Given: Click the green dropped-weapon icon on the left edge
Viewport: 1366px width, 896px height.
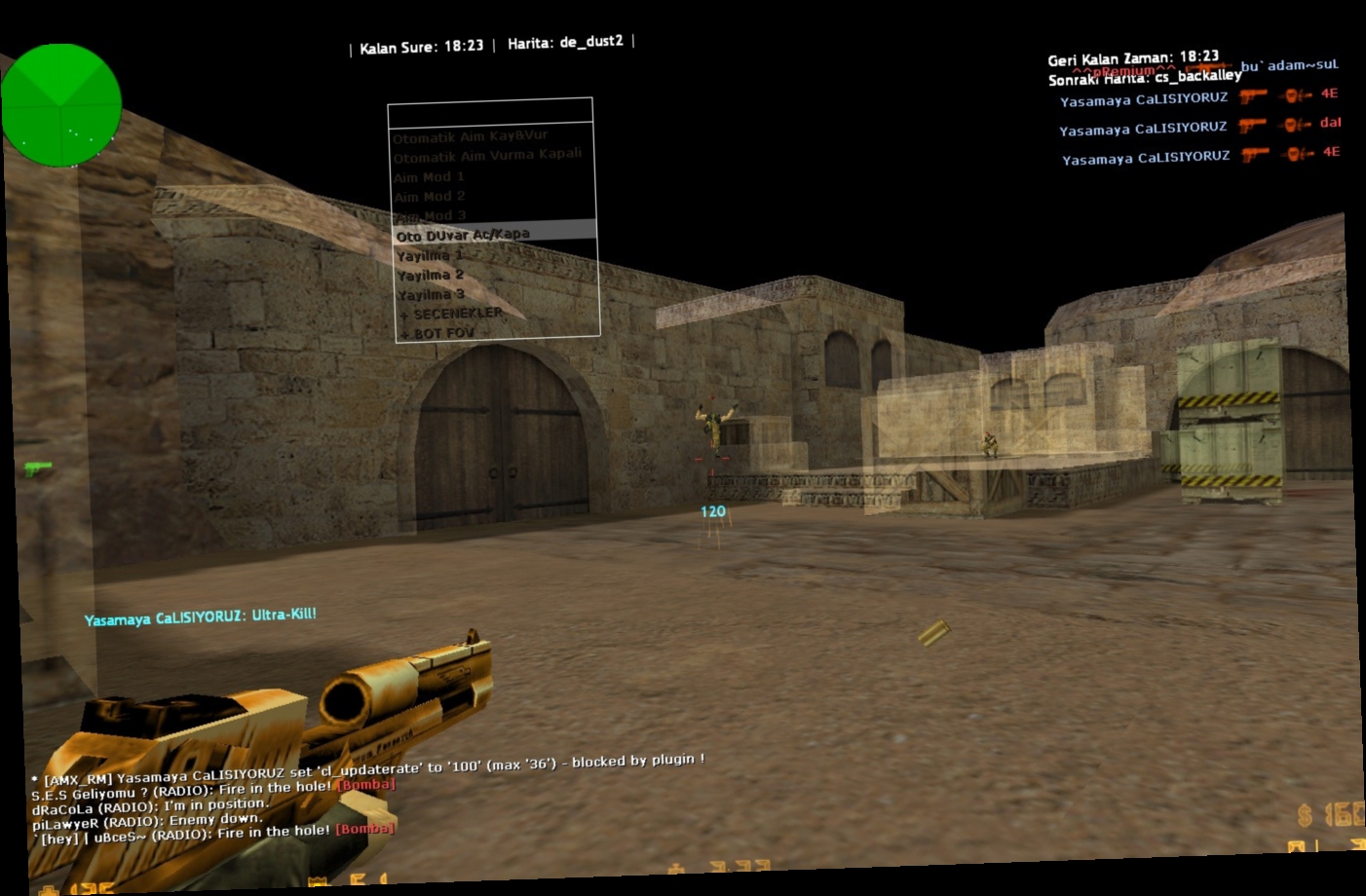Looking at the screenshot, I should (x=37, y=469).
